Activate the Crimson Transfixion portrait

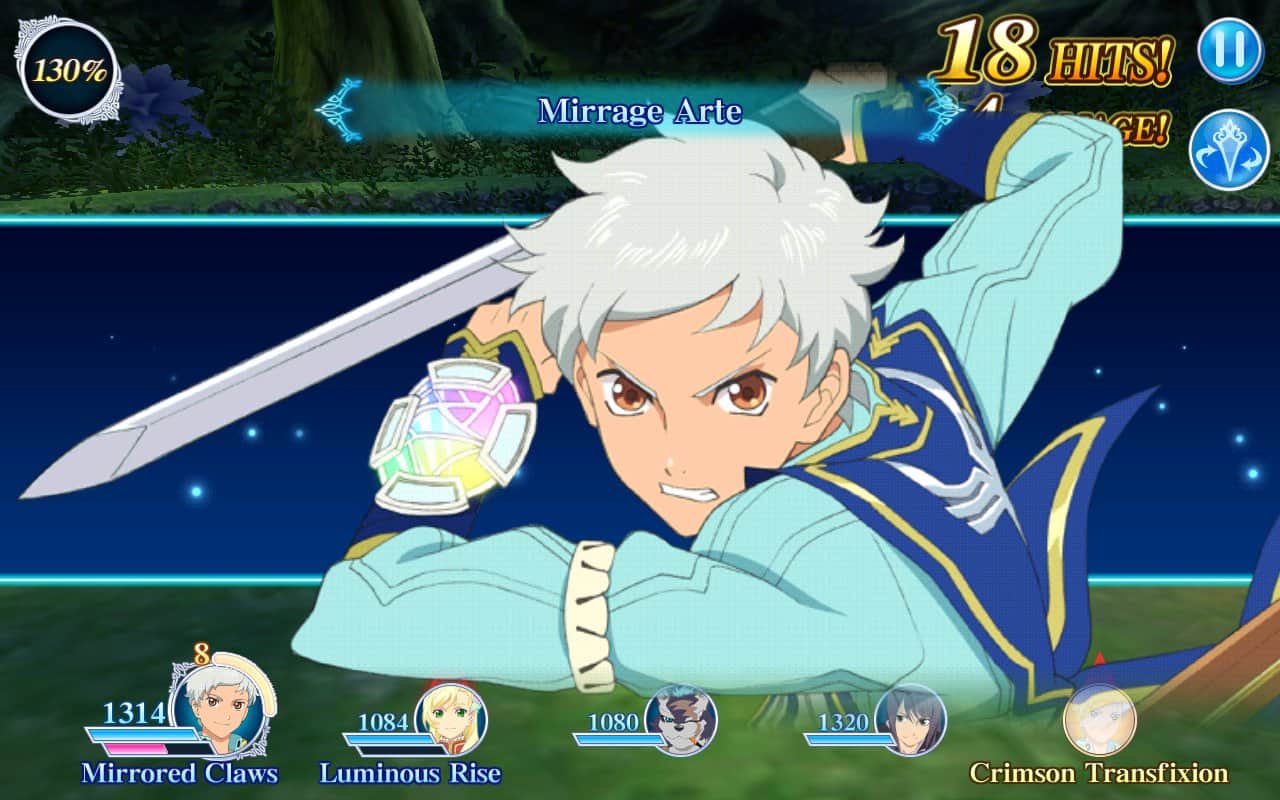(x=1099, y=720)
